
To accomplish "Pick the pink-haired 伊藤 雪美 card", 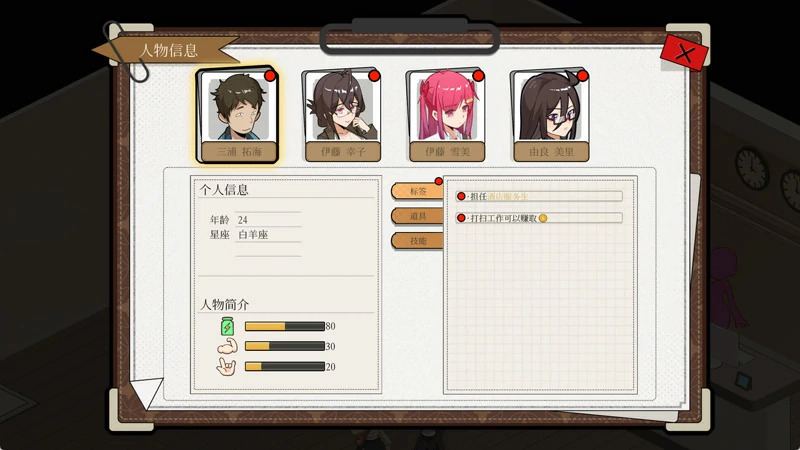I will click(x=446, y=115).
